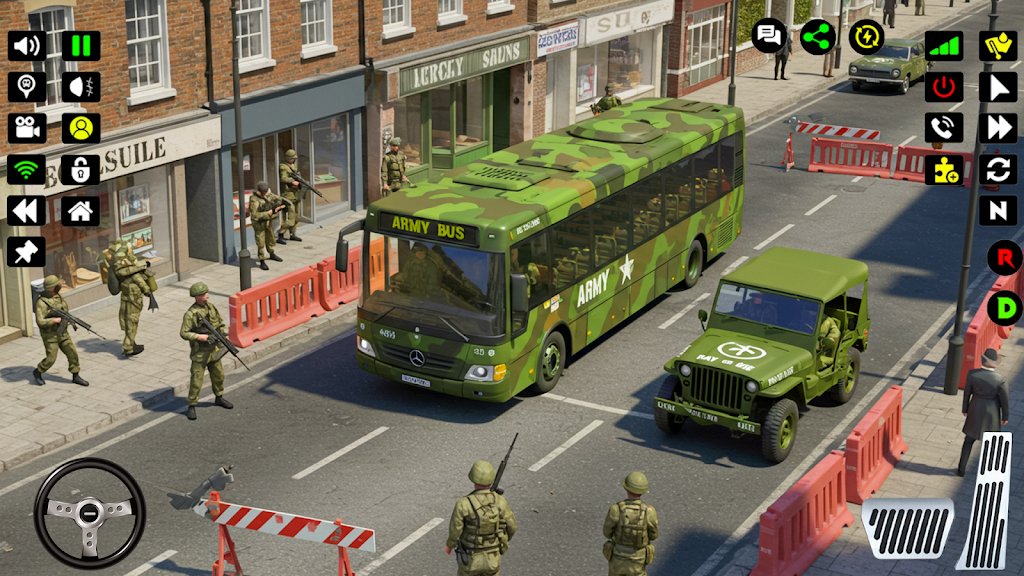The height and width of the screenshot is (576, 1024).
Task: Return to the home menu
Action: click(81, 210)
